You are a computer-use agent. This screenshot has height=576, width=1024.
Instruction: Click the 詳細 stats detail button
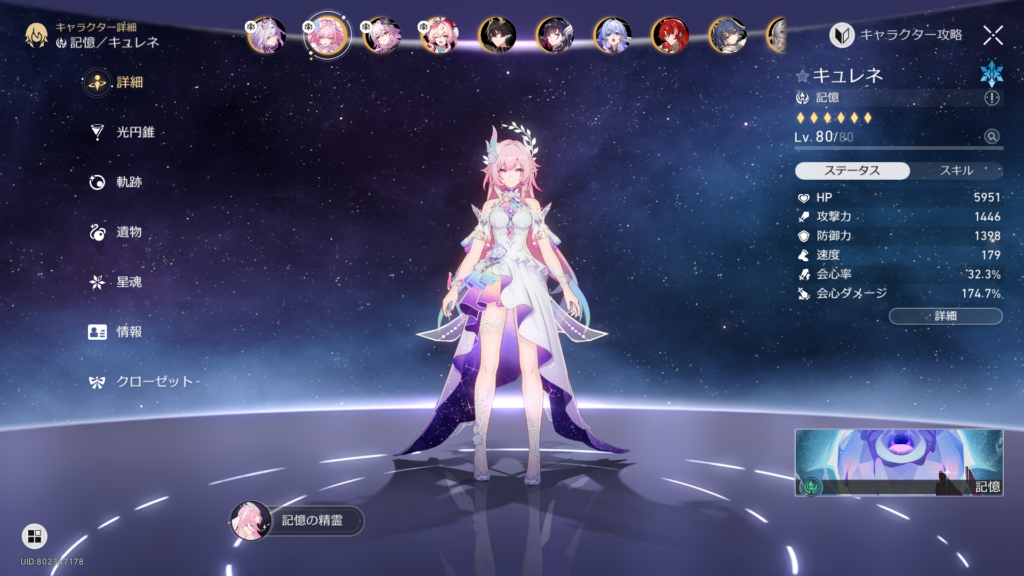click(945, 316)
